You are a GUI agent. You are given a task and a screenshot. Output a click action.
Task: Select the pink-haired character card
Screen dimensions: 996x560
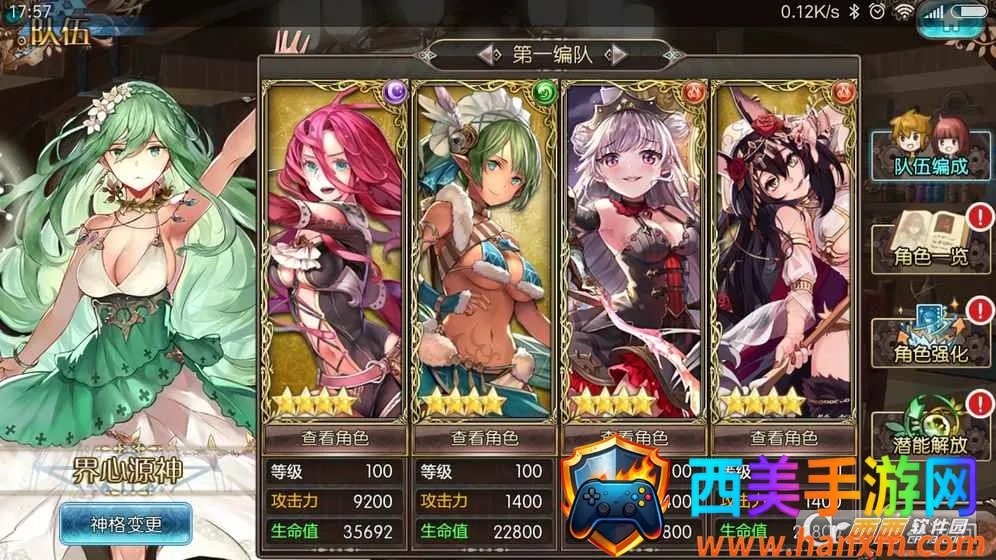[335, 250]
